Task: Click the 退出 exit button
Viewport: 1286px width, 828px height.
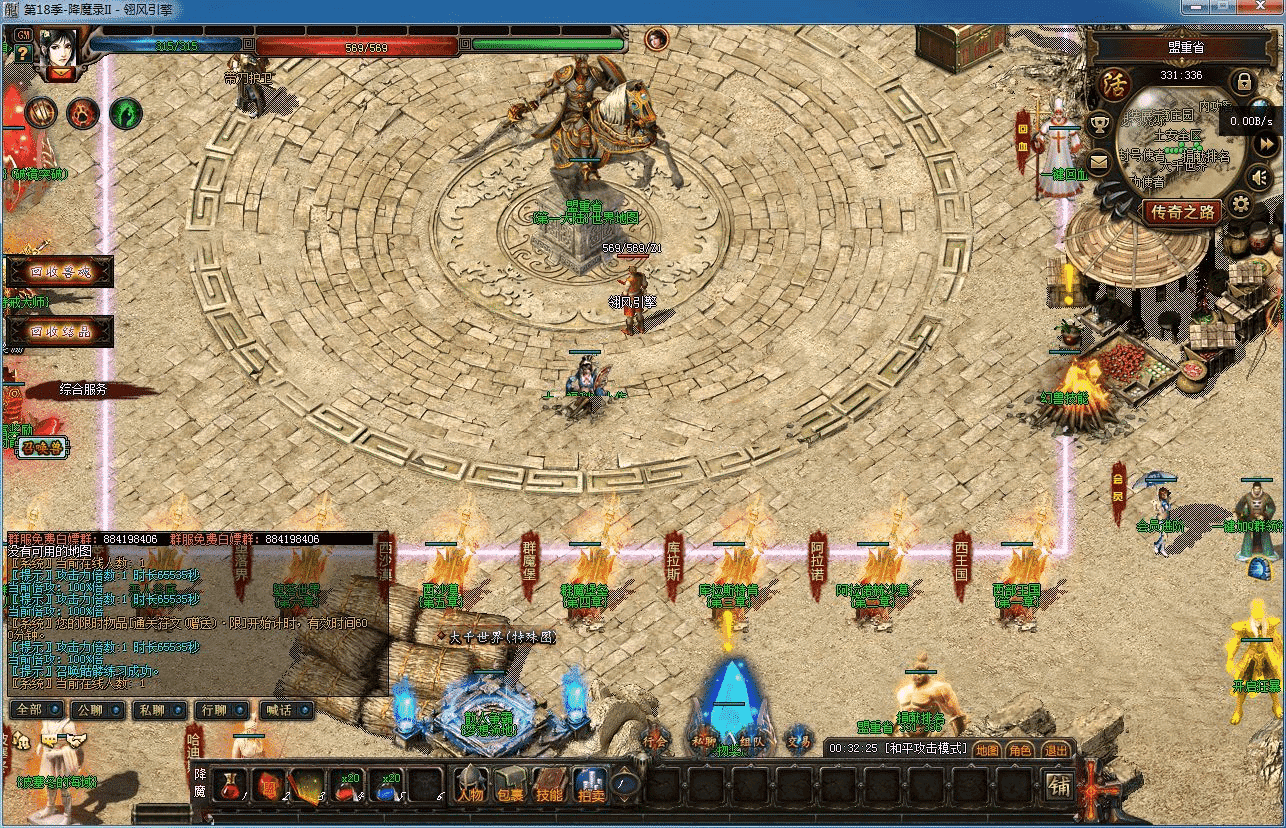Action: [1055, 749]
